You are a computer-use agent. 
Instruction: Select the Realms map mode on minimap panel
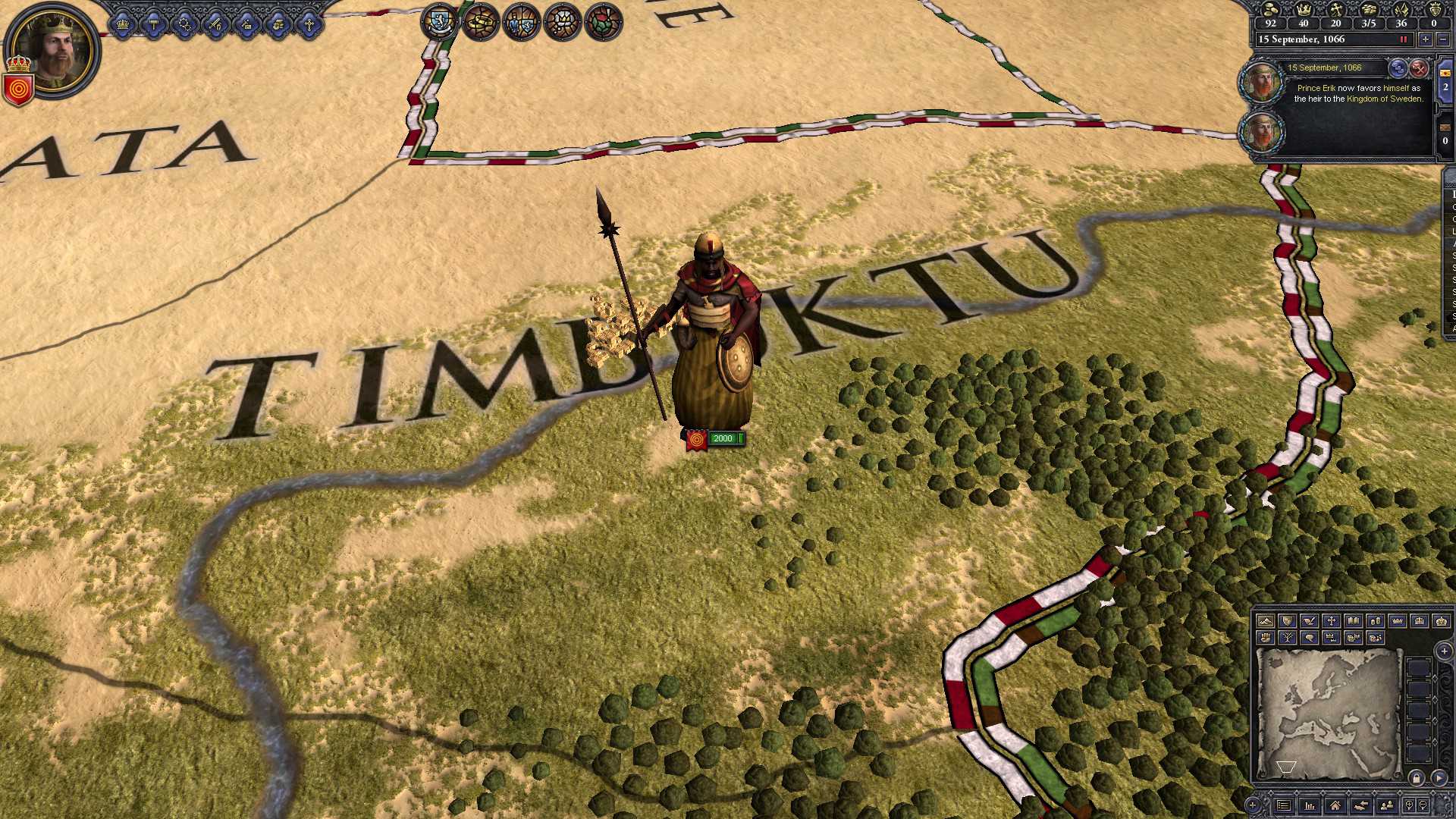1288,620
